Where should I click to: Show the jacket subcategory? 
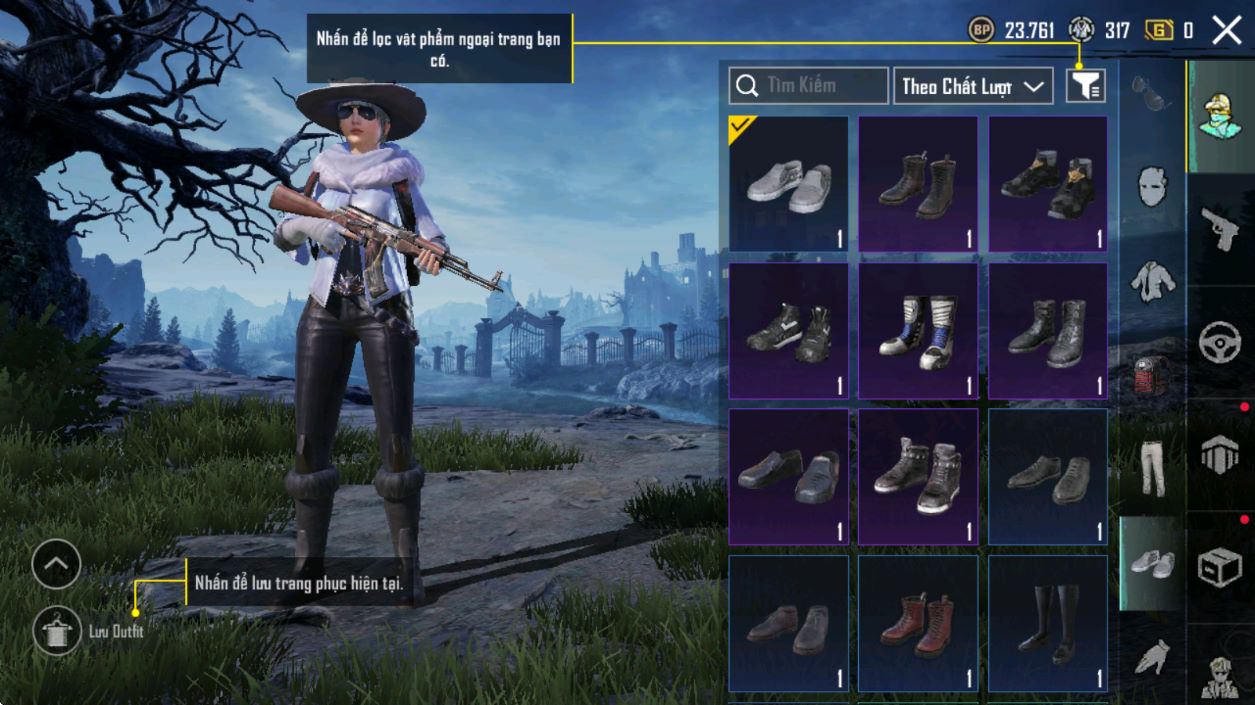[x=1151, y=282]
